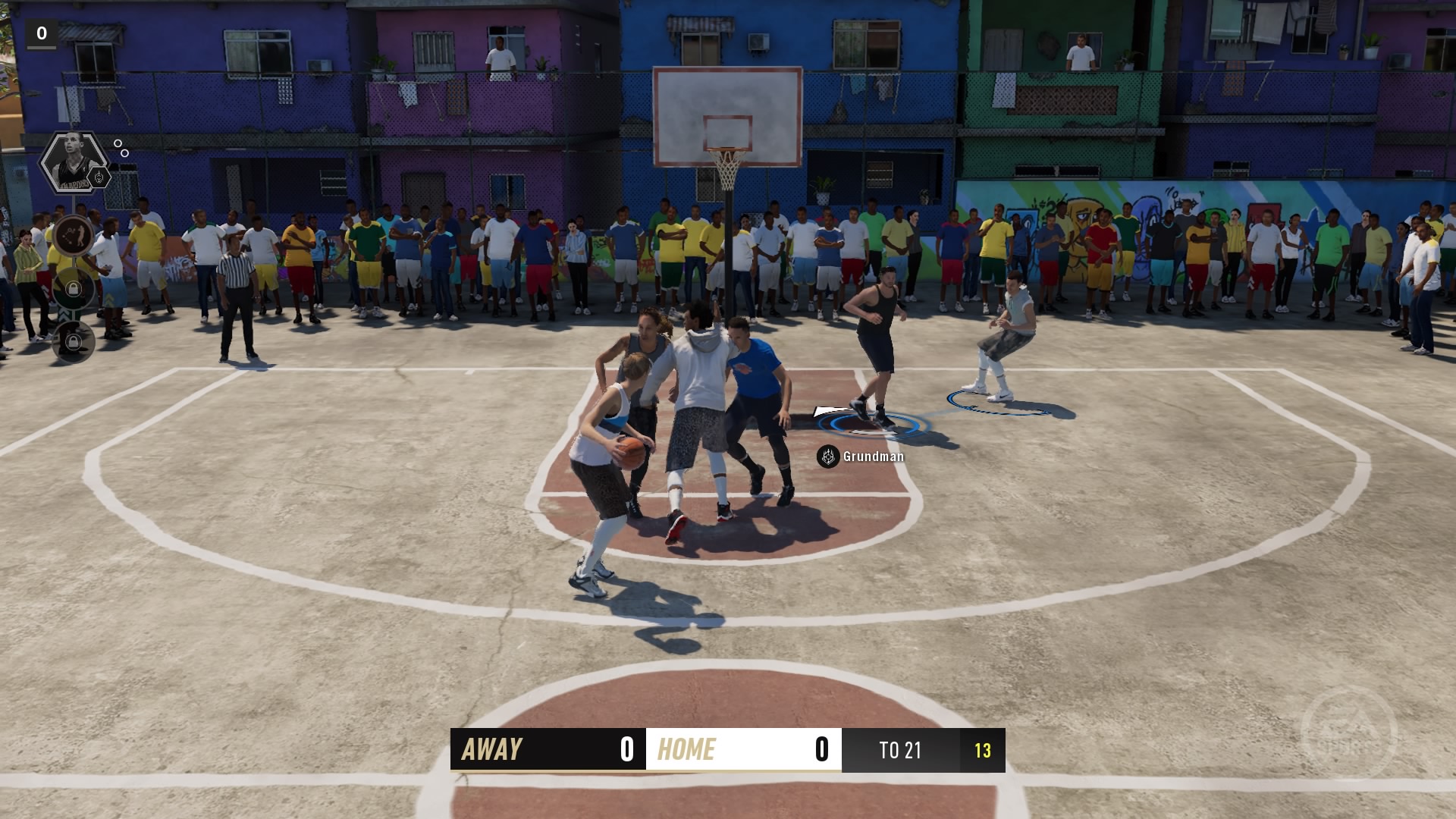This screenshot has width=1456, height=819.
Task: Unlock the middle padlocked ability slot
Action: (74, 290)
